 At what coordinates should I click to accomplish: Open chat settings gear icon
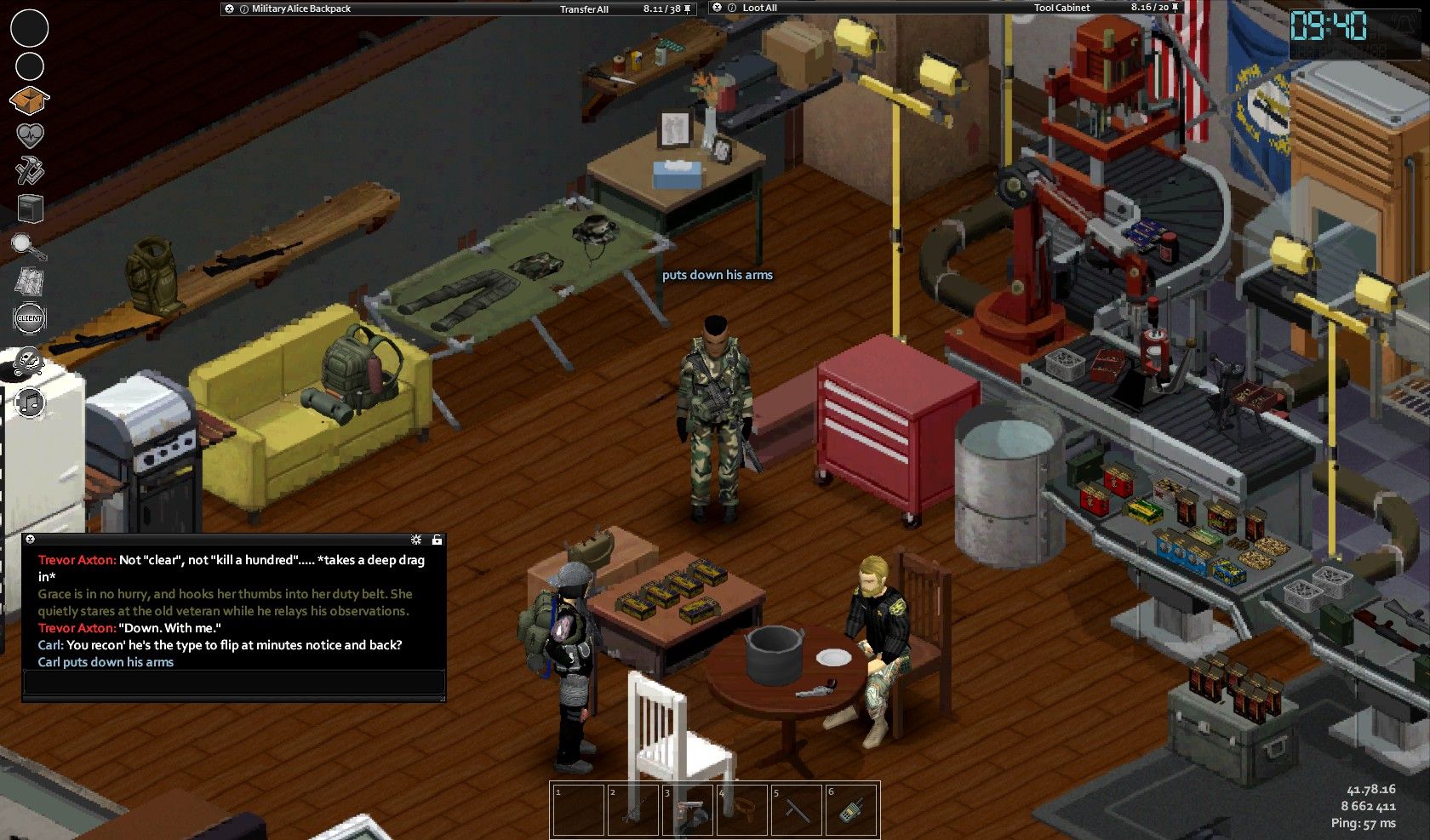click(416, 540)
